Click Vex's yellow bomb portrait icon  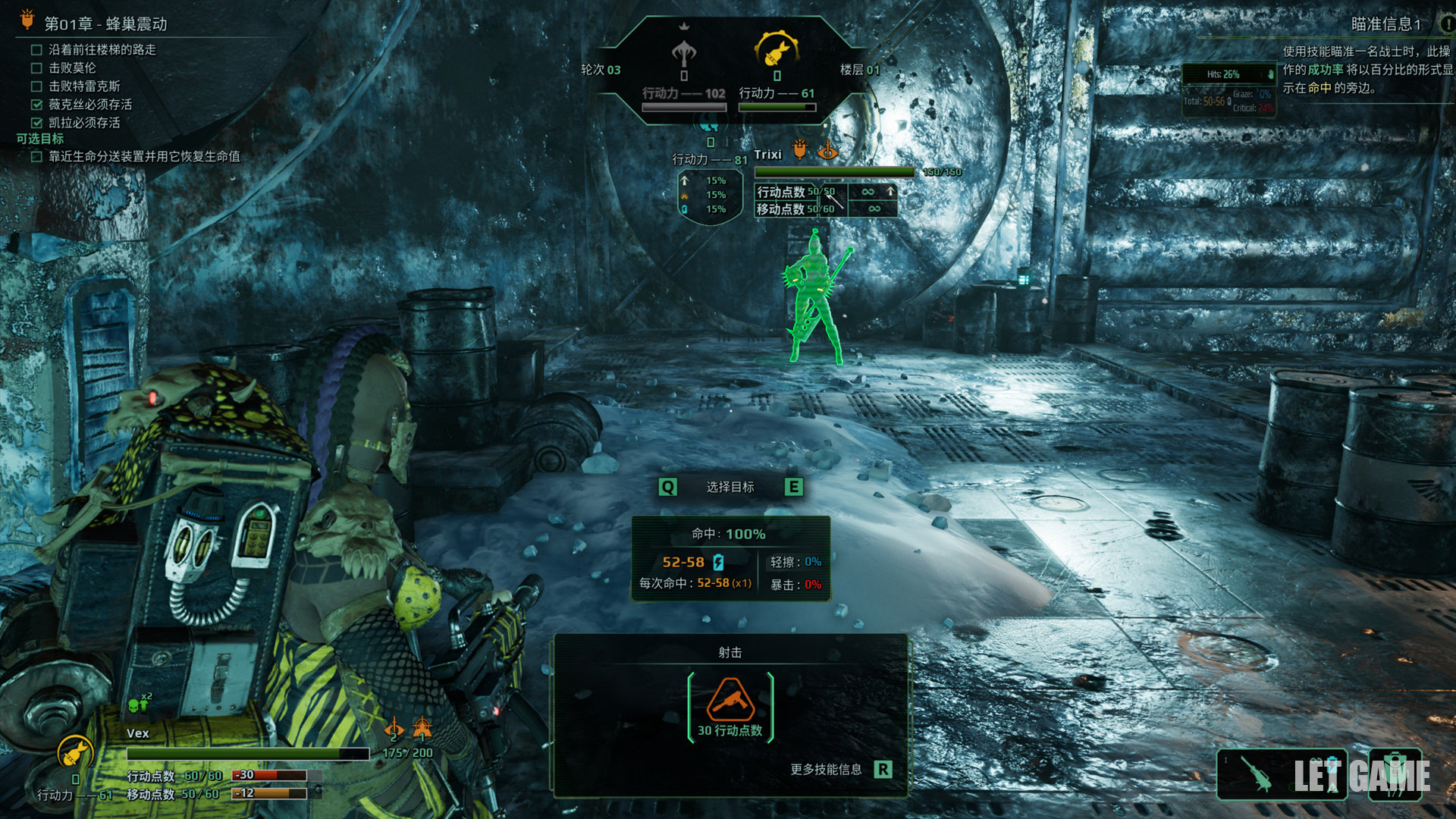[x=75, y=753]
